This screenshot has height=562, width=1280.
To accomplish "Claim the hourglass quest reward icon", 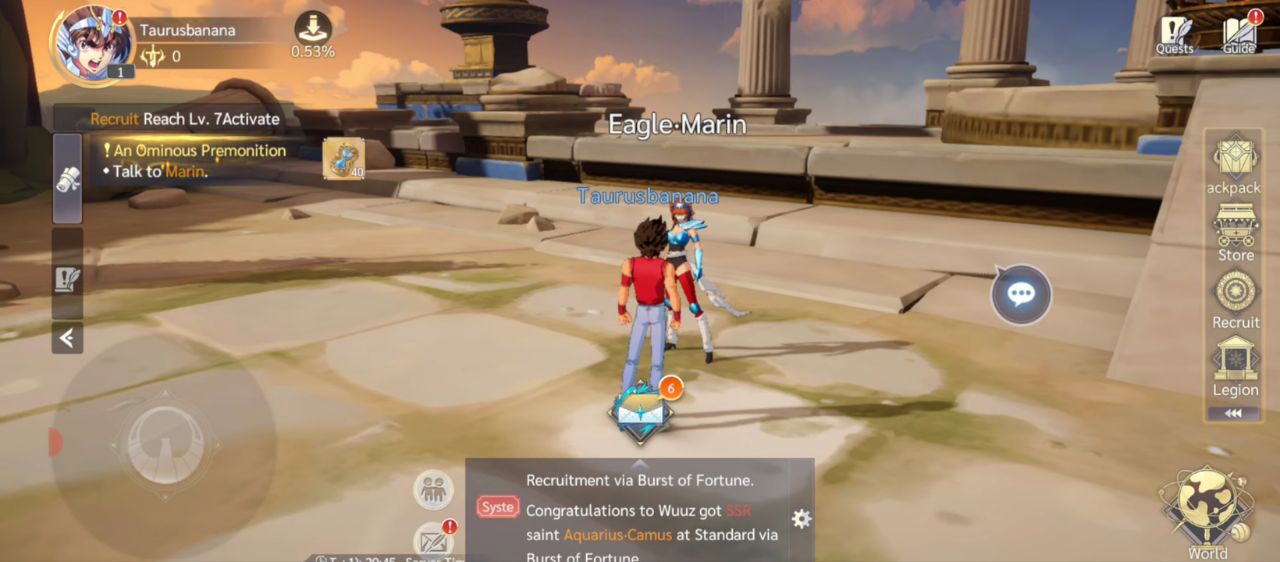I will [x=343, y=158].
